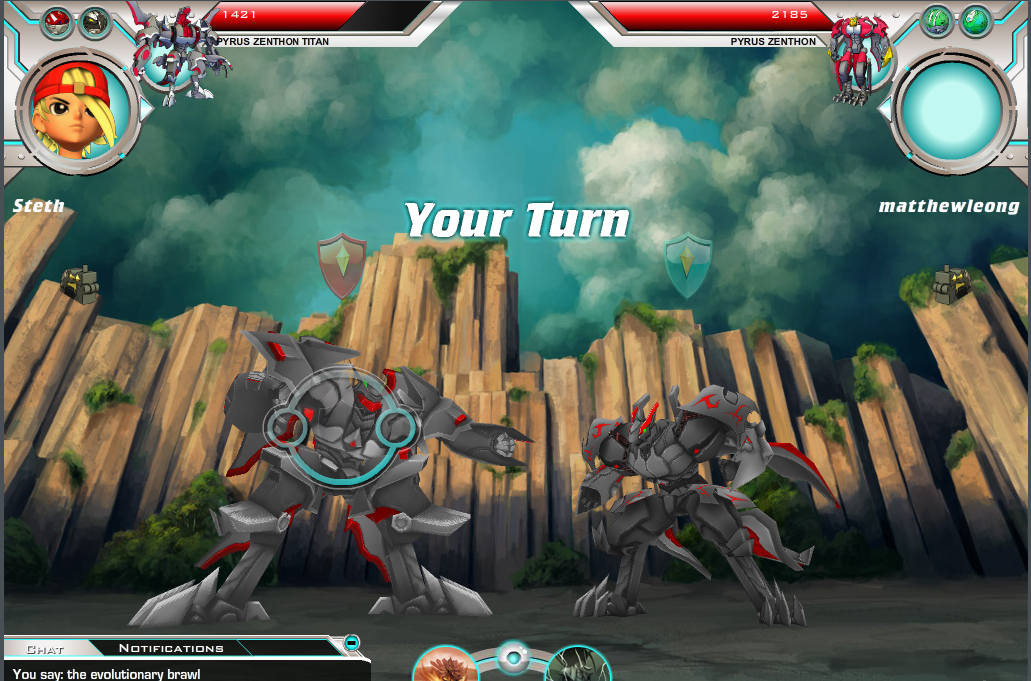Switch to the Chat tab
The width and height of the screenshot is (1031, 681).
point(45,649)
